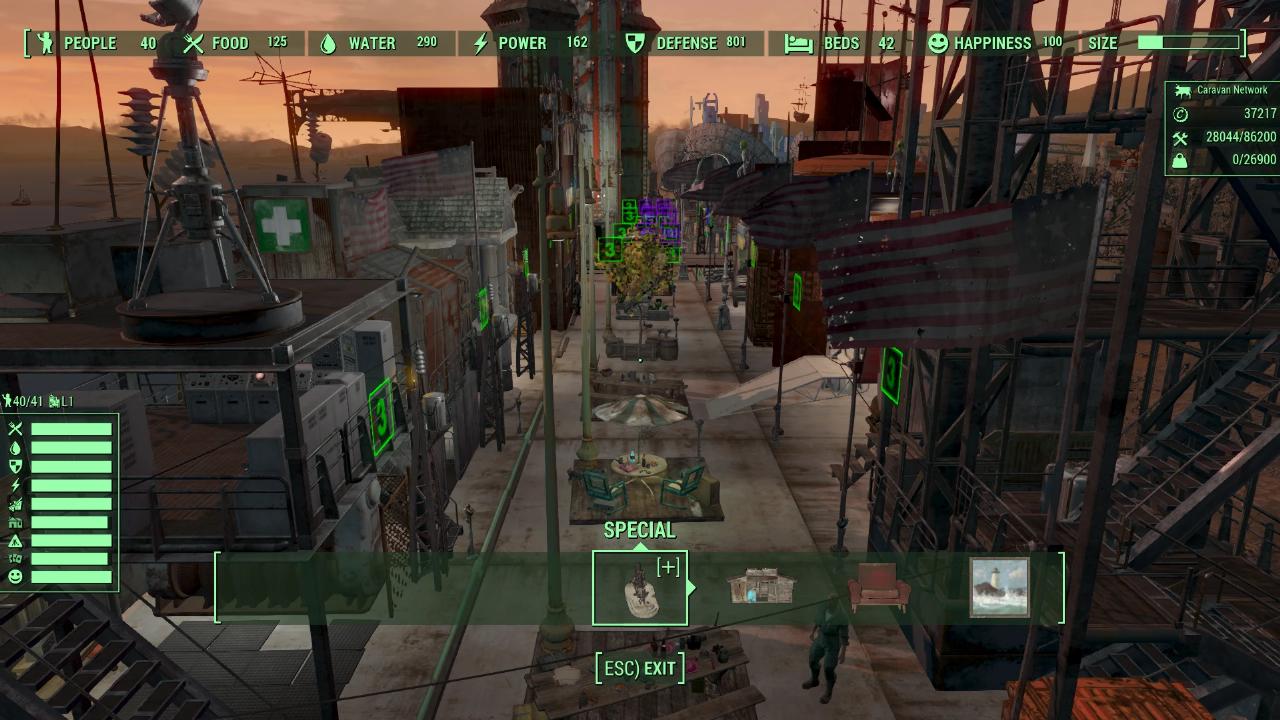Choose the Furniture category red armchair icon

(879, 588)
